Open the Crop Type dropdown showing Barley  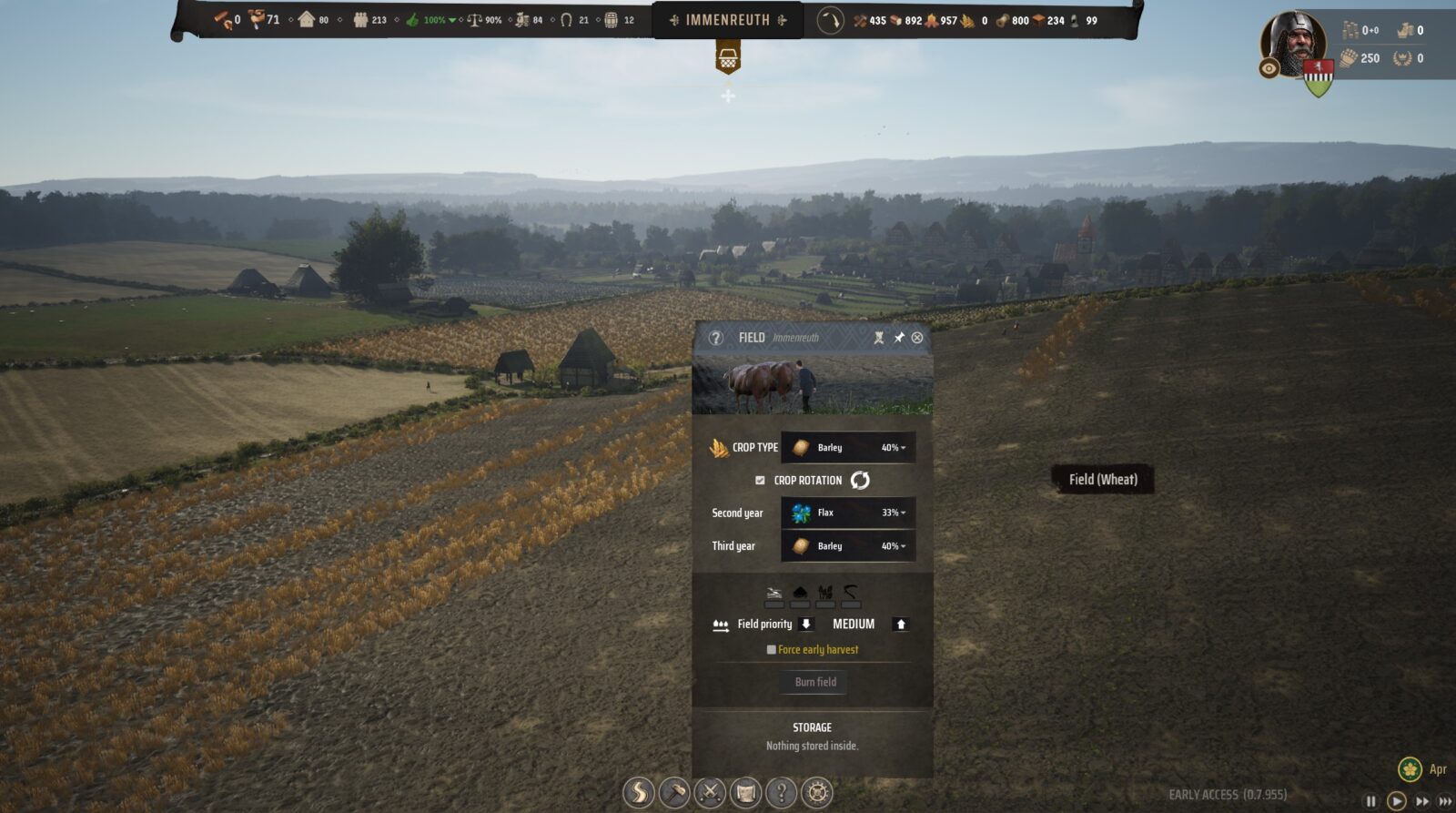point(848,447)
